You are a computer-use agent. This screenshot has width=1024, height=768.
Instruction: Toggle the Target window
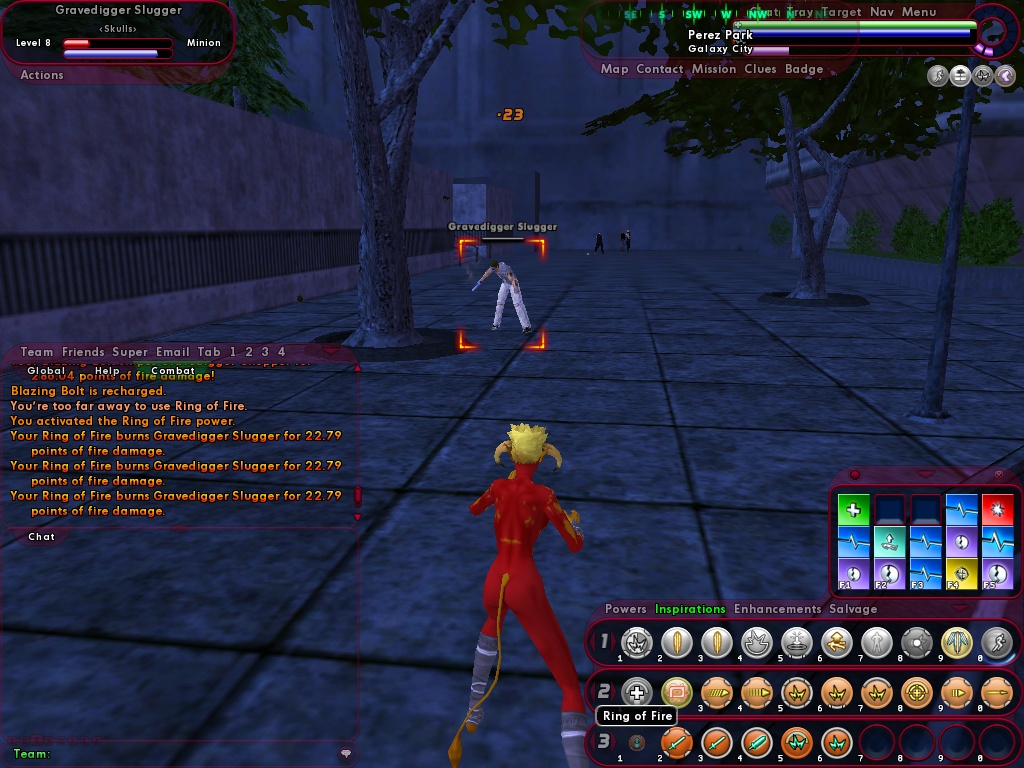841,12
